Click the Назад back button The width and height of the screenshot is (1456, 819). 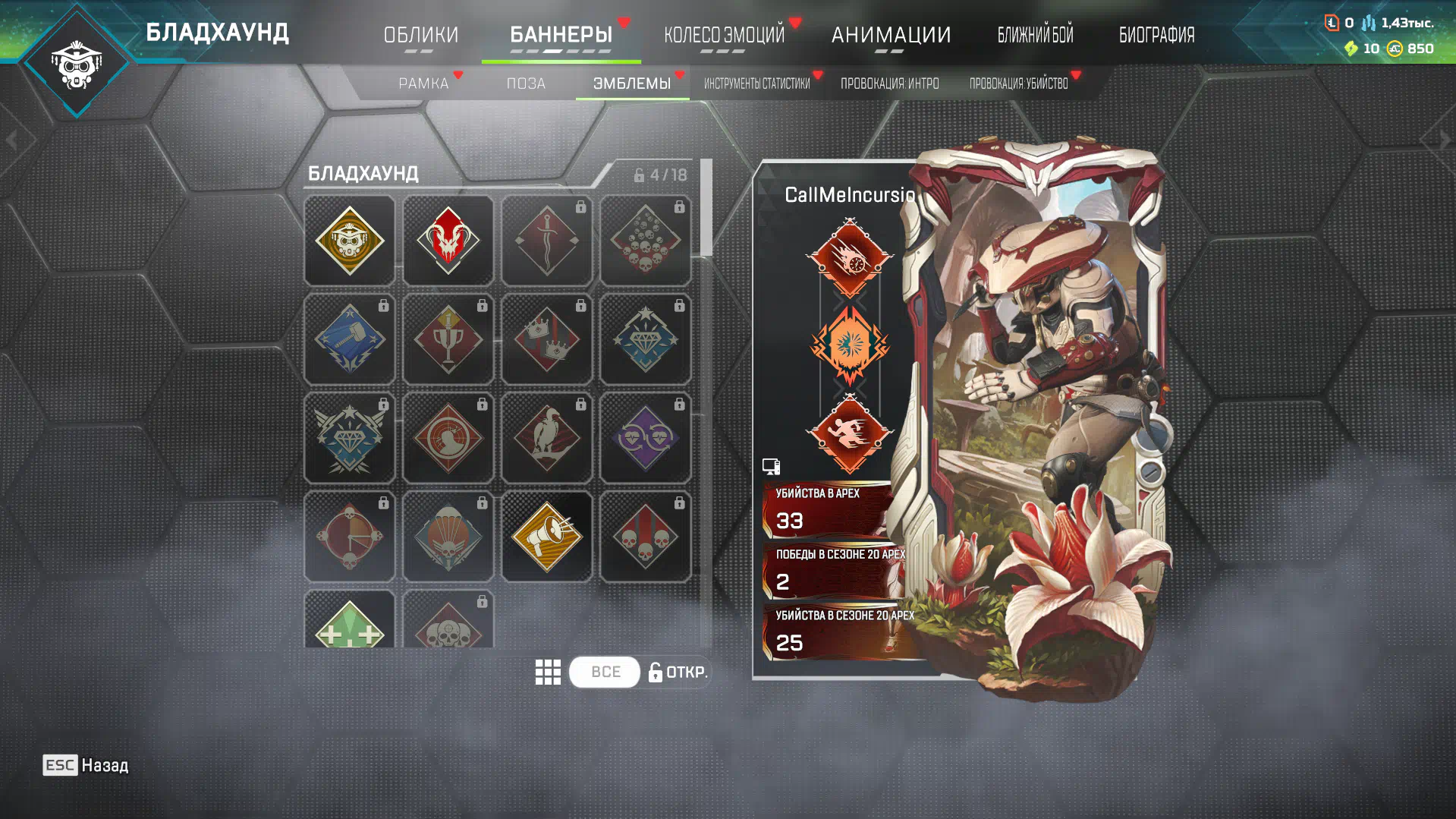86,765
